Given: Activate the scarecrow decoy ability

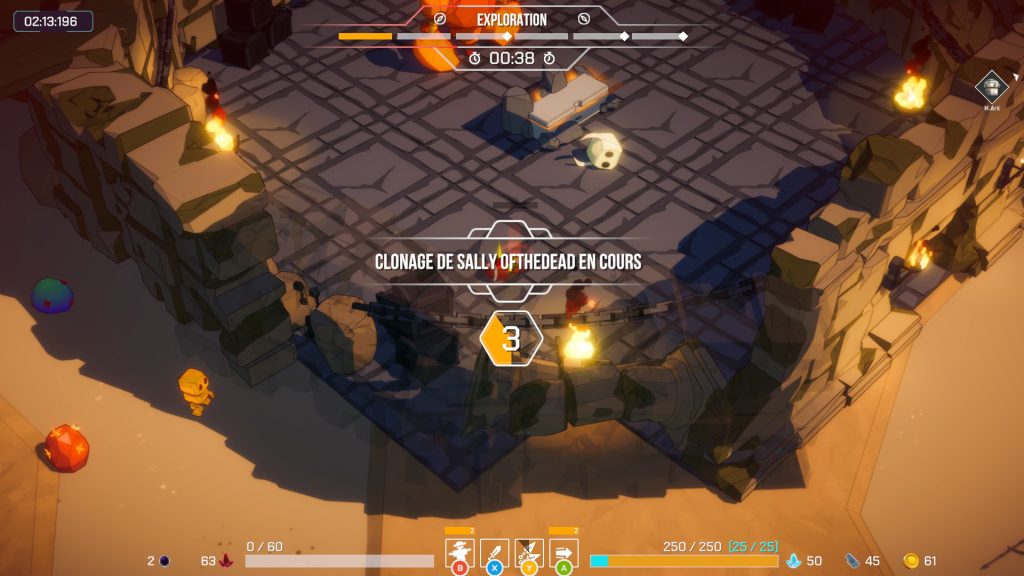Looking at the screenshot, I should [x=460, y=553].
